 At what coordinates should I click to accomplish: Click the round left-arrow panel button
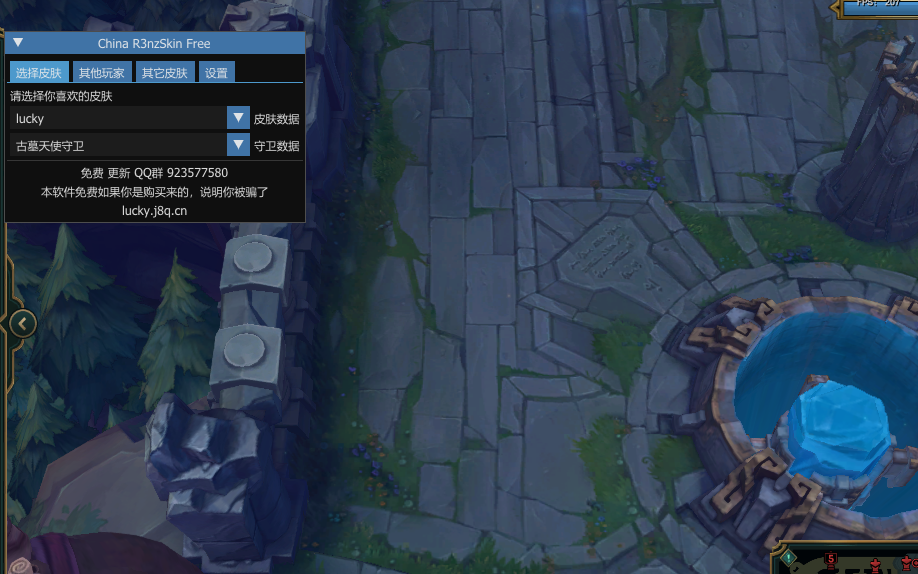(x=22, y=323)
